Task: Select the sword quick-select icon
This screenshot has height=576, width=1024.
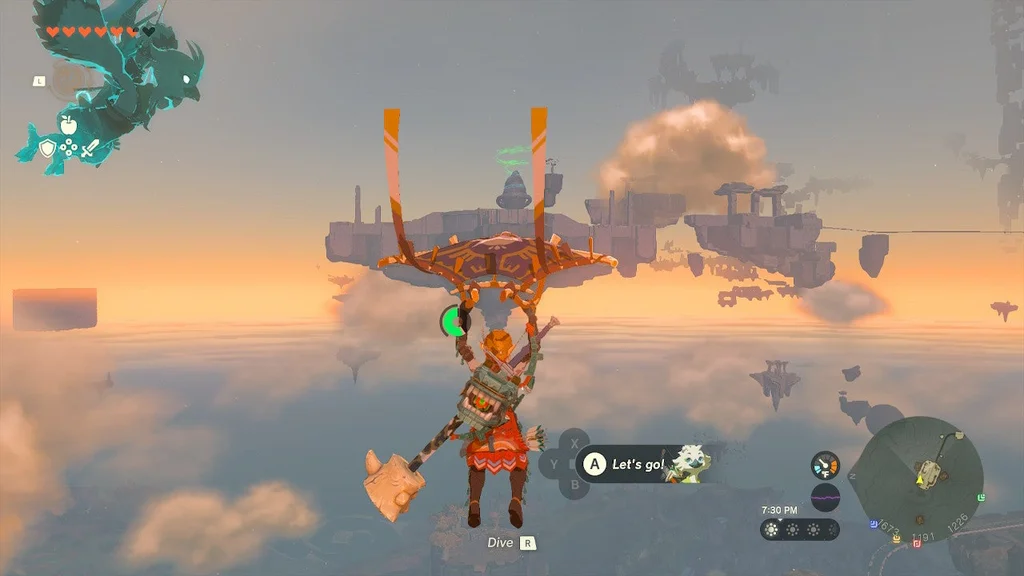Action: 89,150
